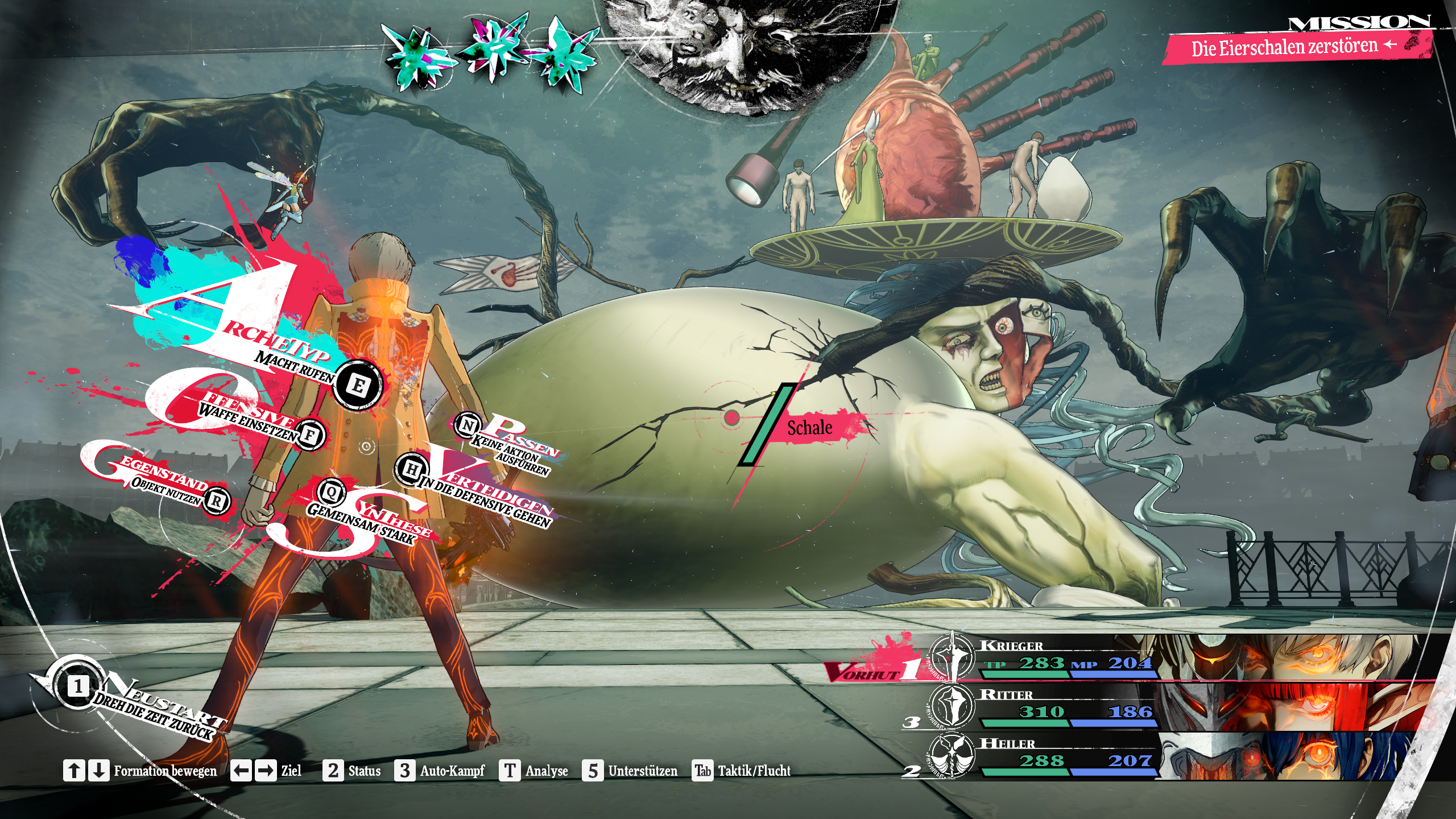Choose the Archetyp command
This screenshot has height=819, width=1456.
[x=358, y=386]
